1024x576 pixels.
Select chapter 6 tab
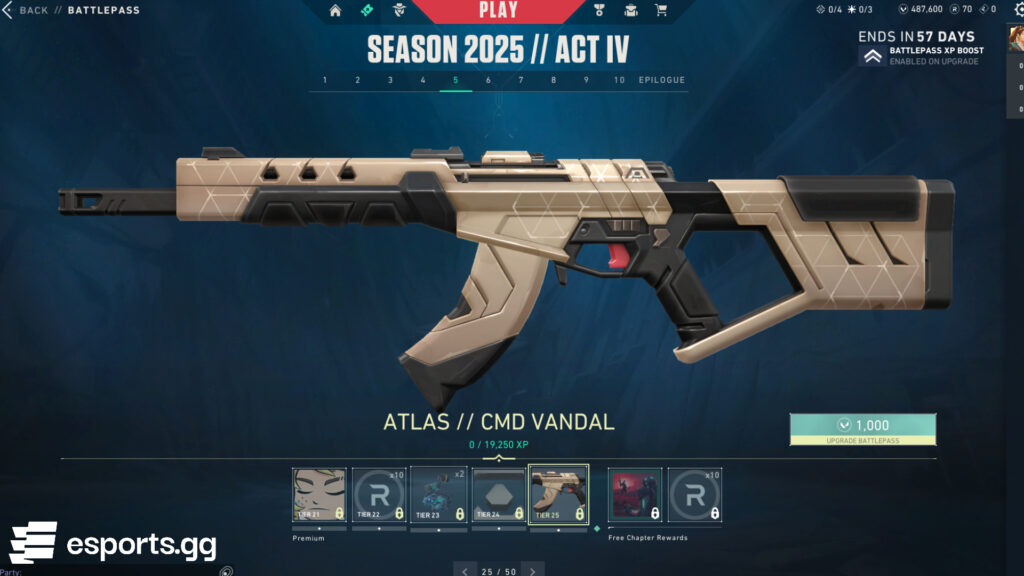coord(488,80)
